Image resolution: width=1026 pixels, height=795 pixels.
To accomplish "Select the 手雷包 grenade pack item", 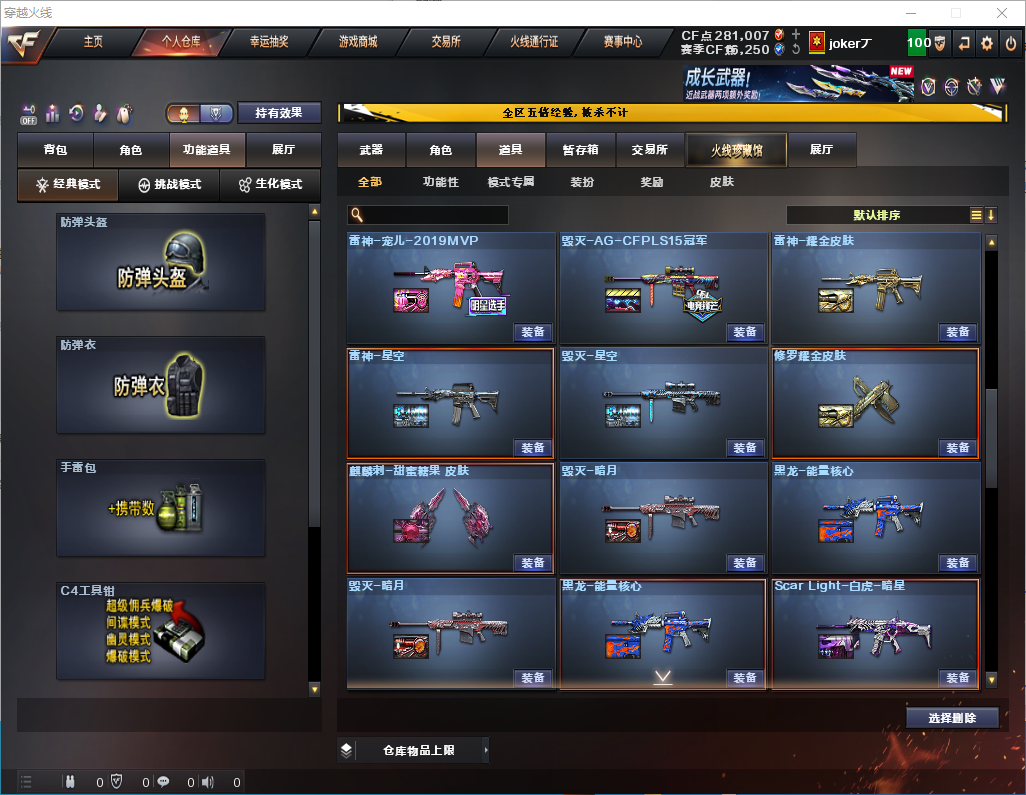I will coord(161,508).
